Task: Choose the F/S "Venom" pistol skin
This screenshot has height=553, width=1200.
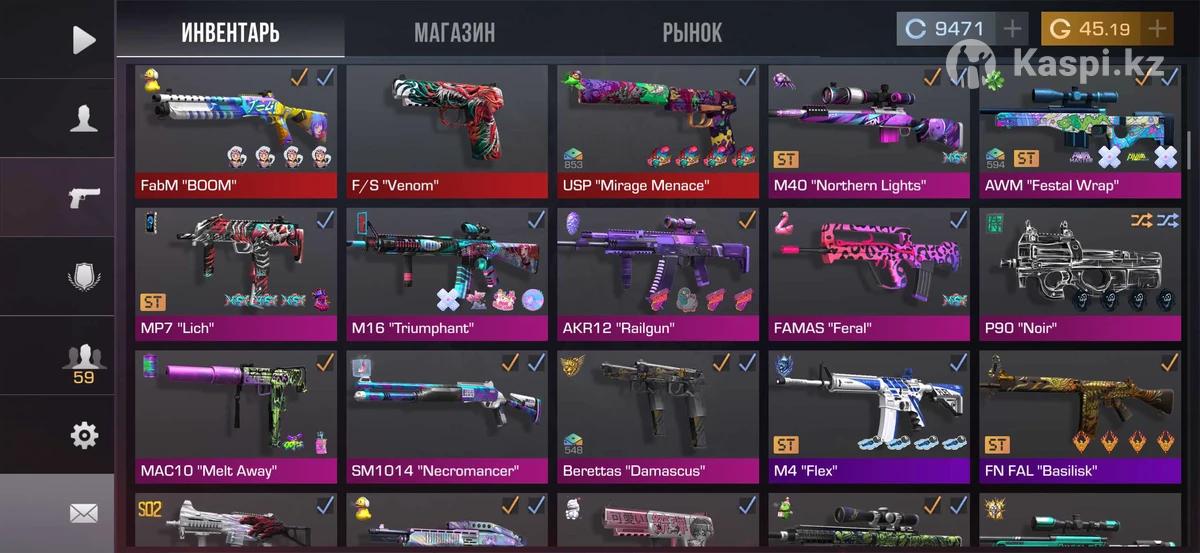Action: click(x=446, y=130)
